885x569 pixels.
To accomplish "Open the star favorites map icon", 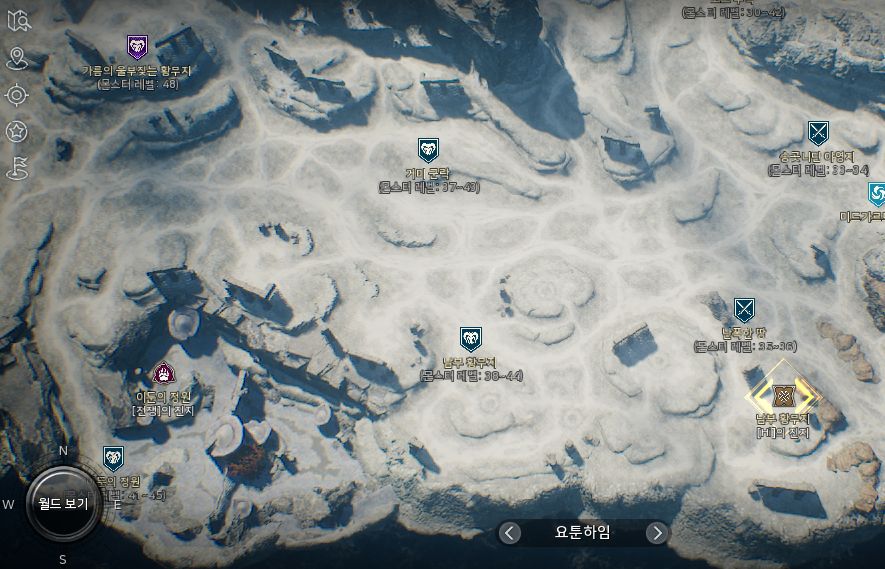I will point(17,131).
